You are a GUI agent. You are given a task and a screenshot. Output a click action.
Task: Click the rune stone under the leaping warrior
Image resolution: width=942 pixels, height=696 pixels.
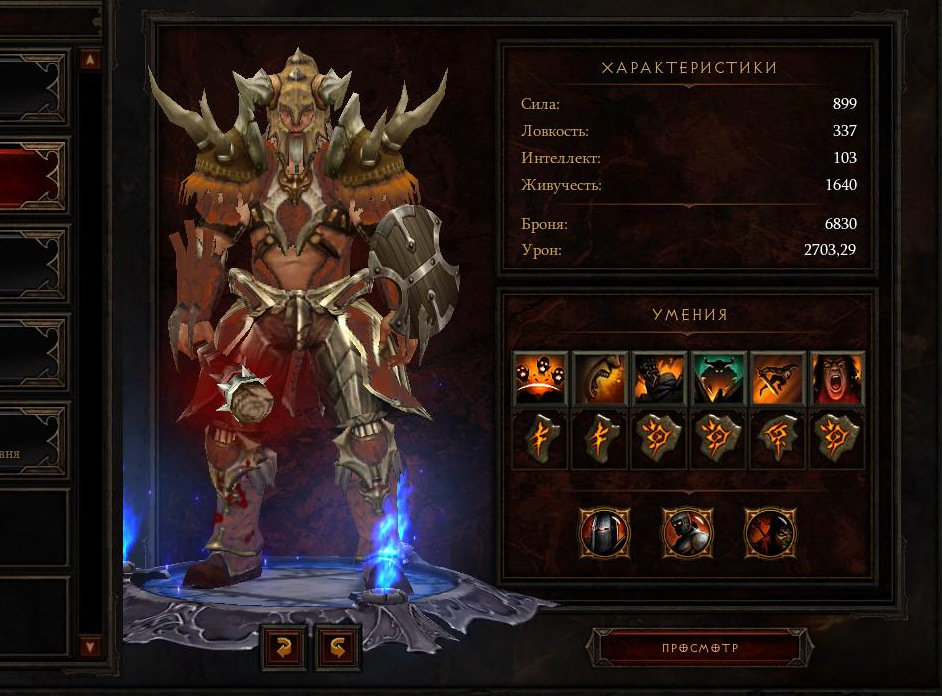[x=777, y=439]
